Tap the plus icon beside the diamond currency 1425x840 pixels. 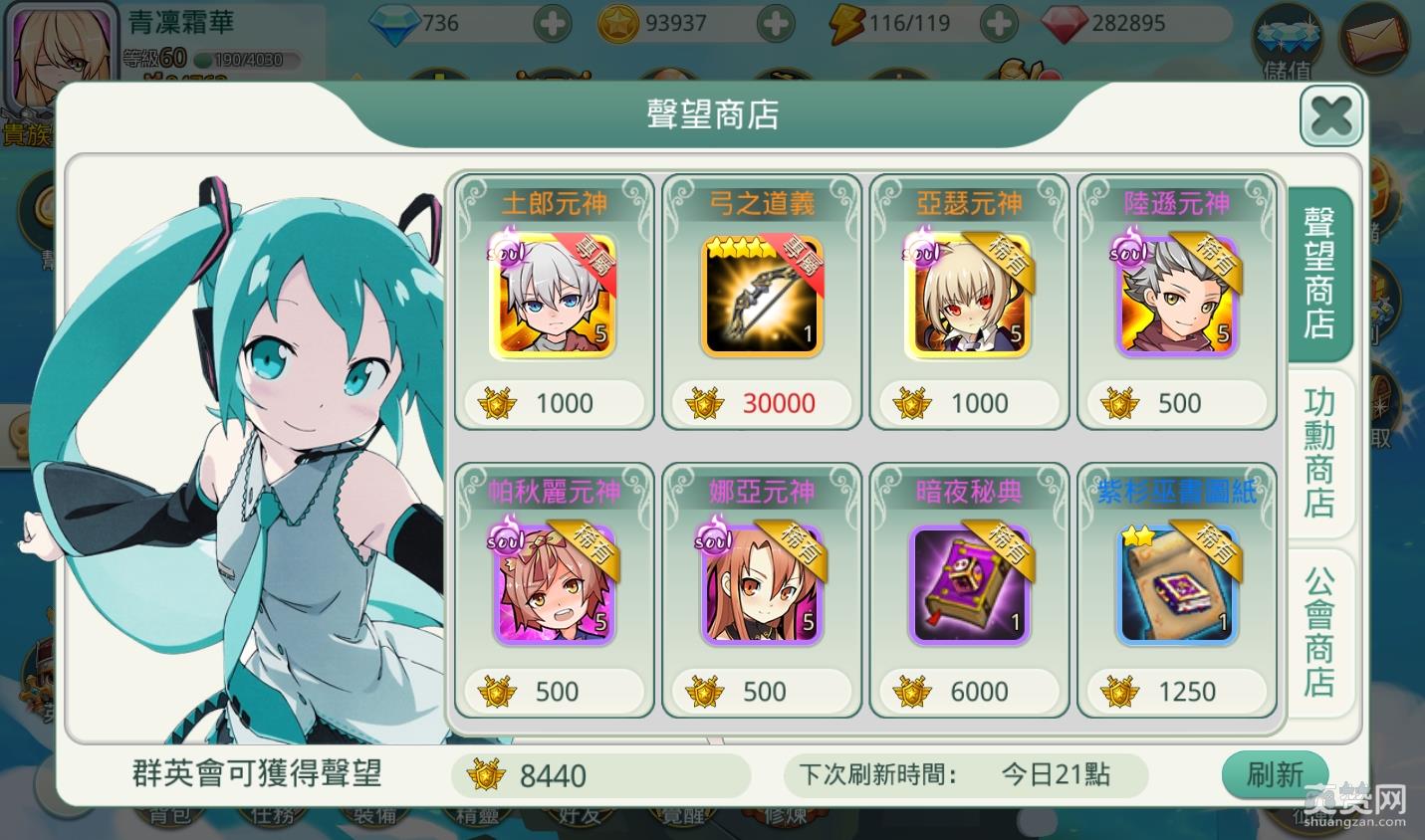coord(552,22)
